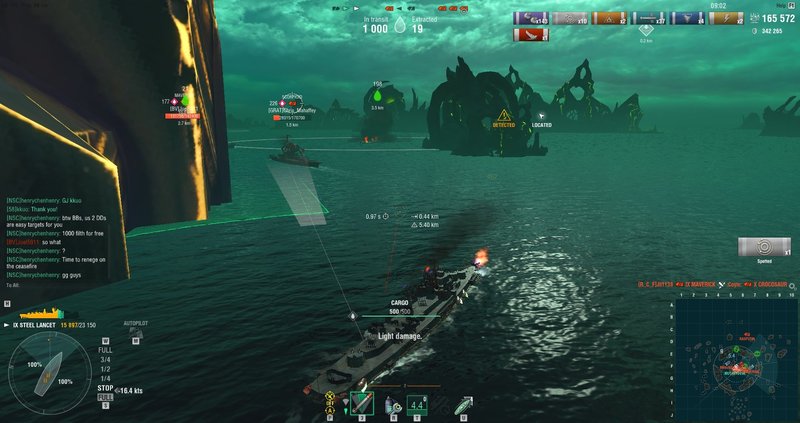Click the Detected warning indicator
Viewport: 800px width, 423px height.
(504, 119)
